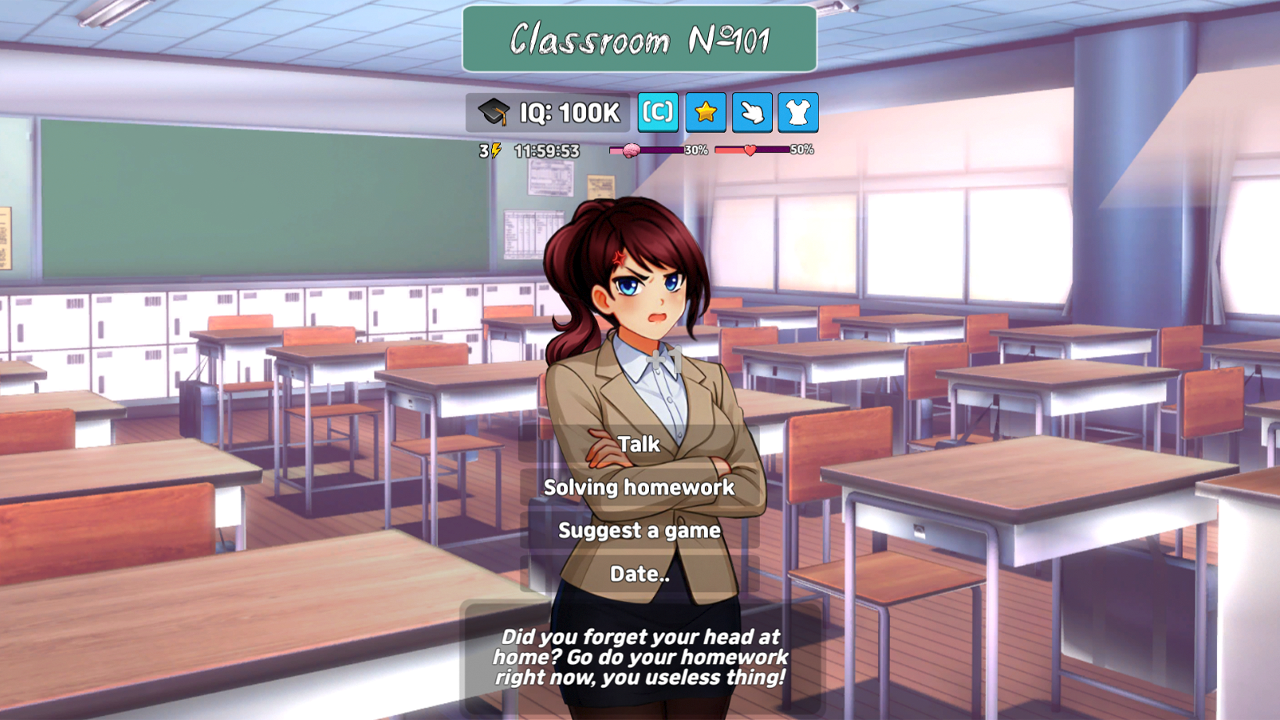1280x720 pixels.
Task: Choose the Solving homework option
Action: point(638,488)
